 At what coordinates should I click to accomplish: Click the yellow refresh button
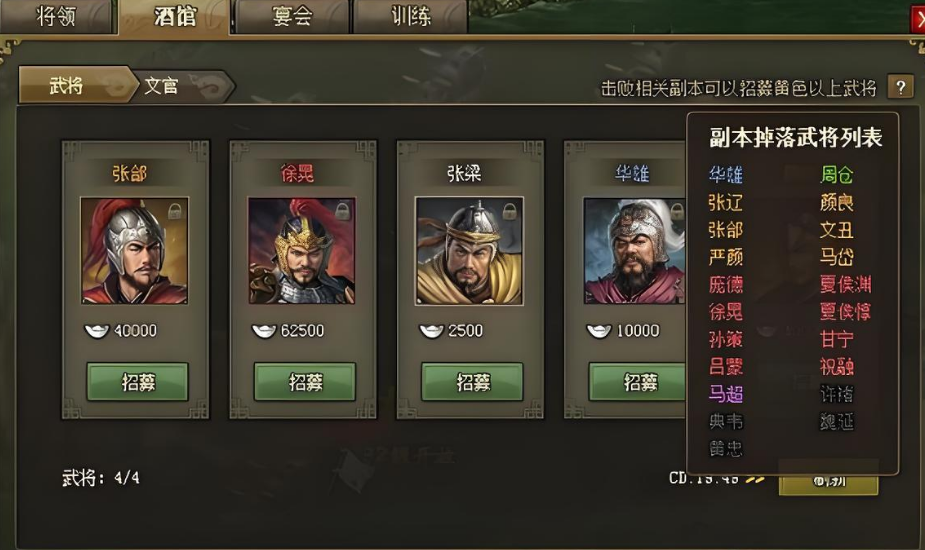pos(827,479)
